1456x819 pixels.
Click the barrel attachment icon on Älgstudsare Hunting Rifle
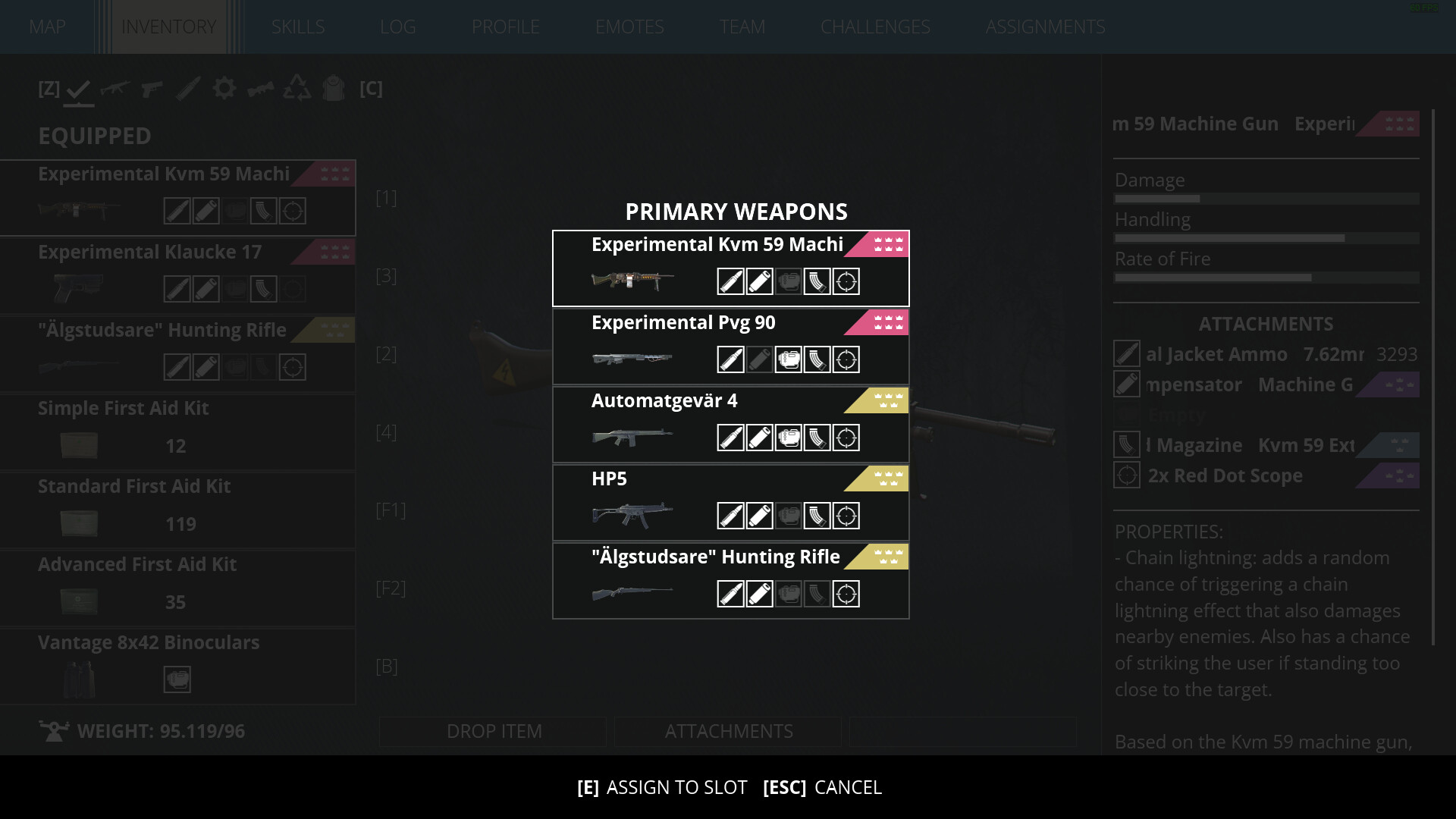click(x=759, y=594)
